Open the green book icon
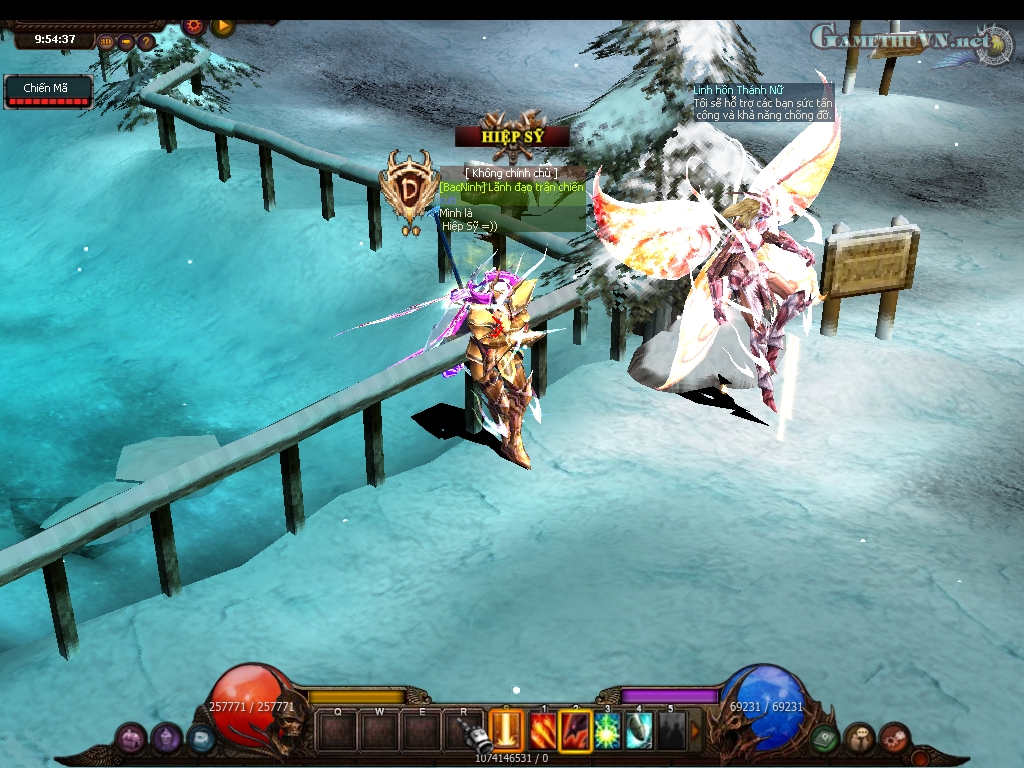Image resolution: width=1024 pixels, height=768 pixels. [824, 739]
